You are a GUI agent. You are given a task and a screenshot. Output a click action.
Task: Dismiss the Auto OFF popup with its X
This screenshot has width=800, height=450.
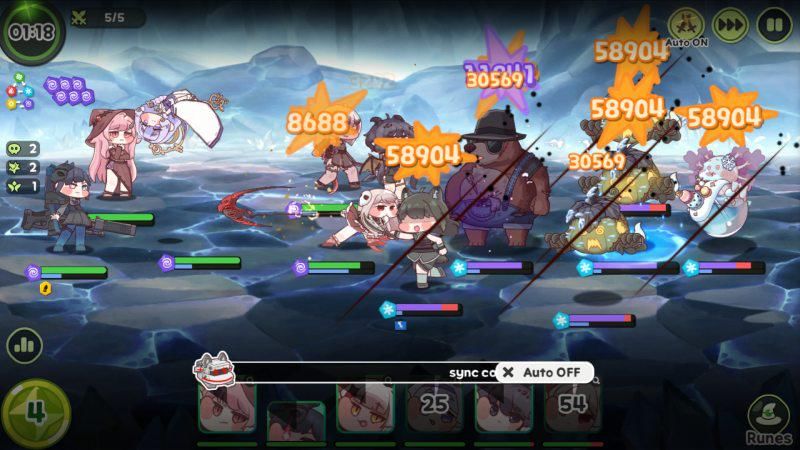pyautogui.click(x=508, y=372)
